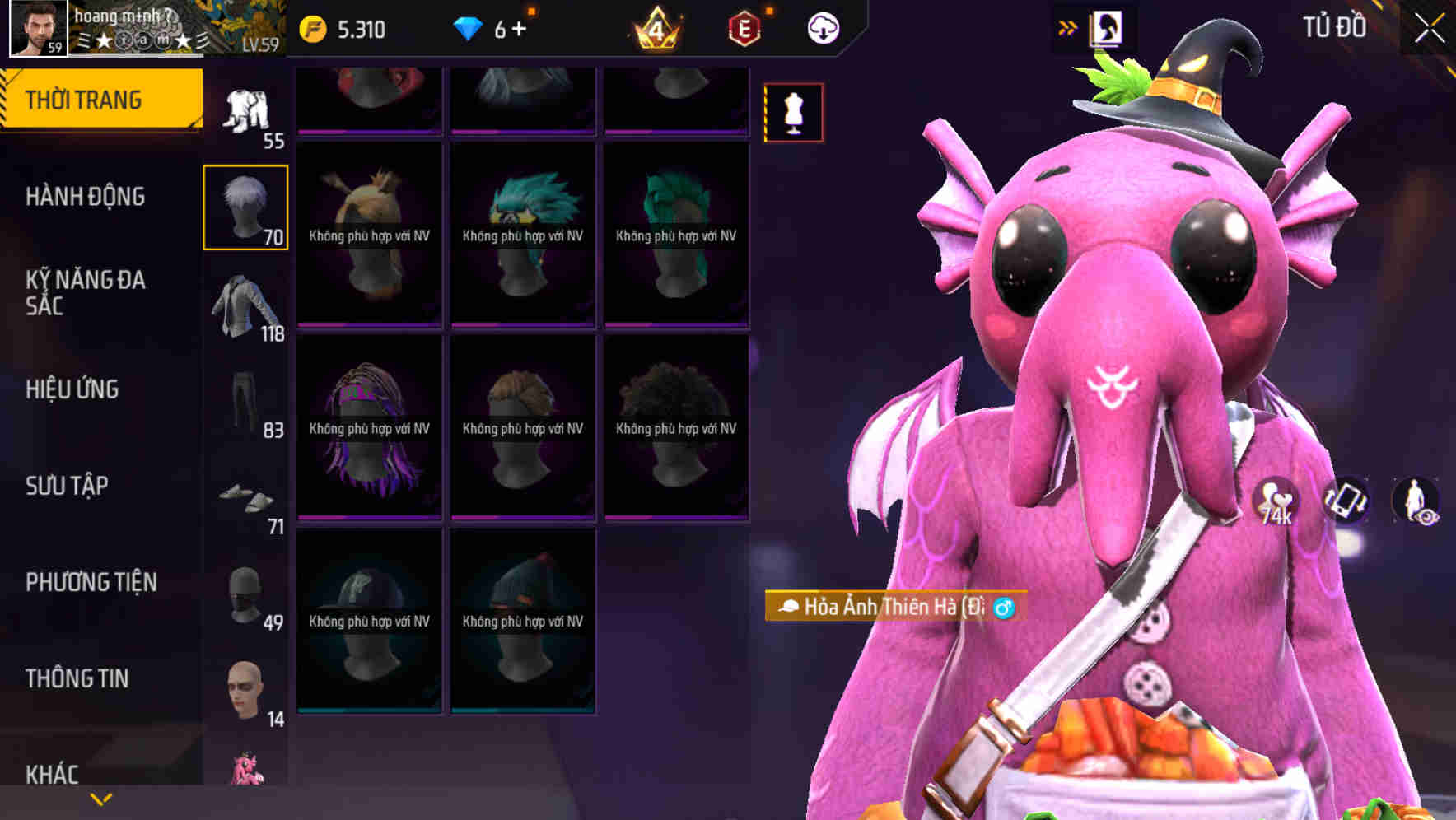Collapse the panel using the double-arrow chevron
Image resolution: width=1456 pixels, height=820 pixels.
[1068, 26]
